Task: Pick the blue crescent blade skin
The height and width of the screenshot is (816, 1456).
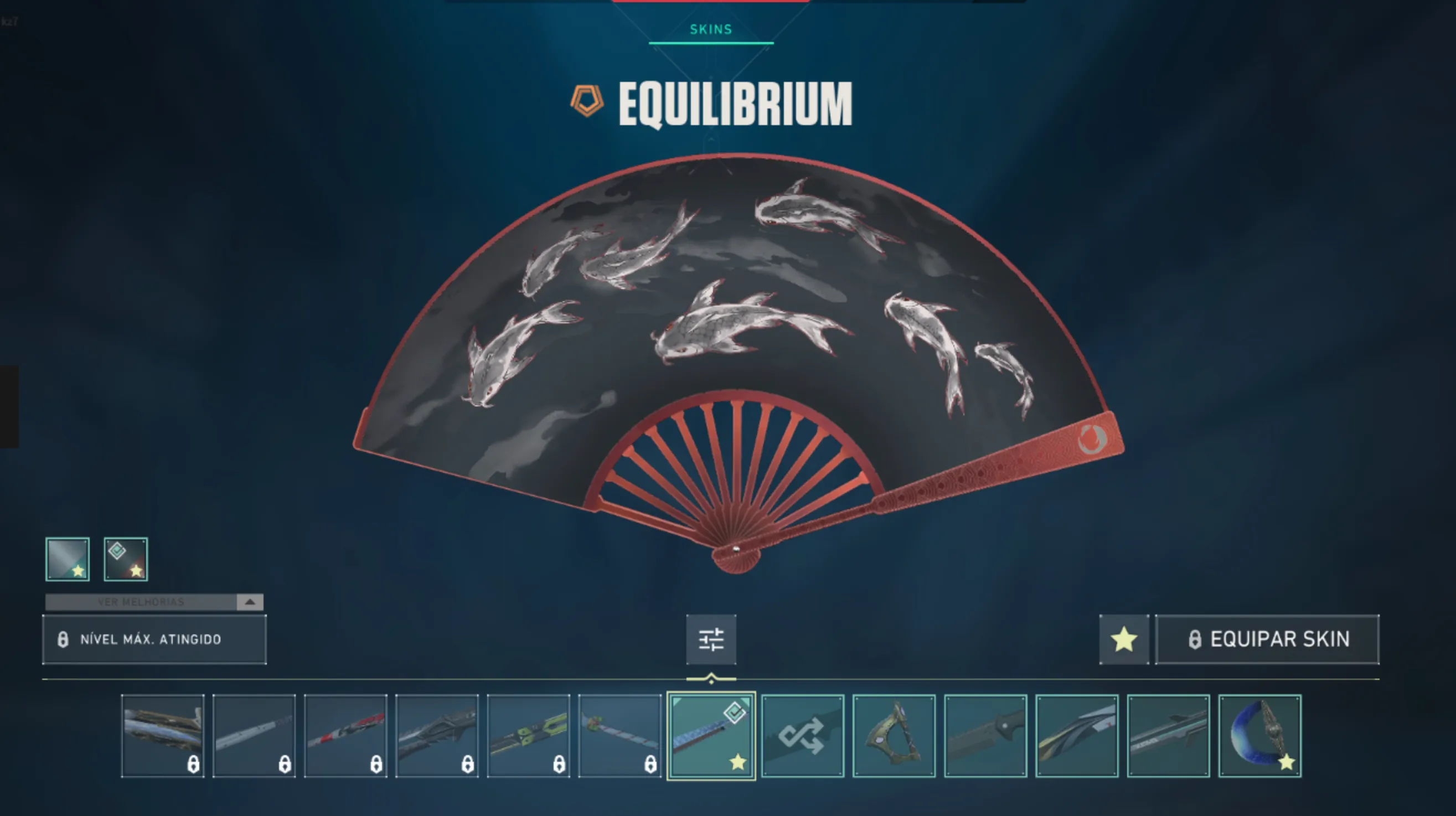Action: 1260,736
